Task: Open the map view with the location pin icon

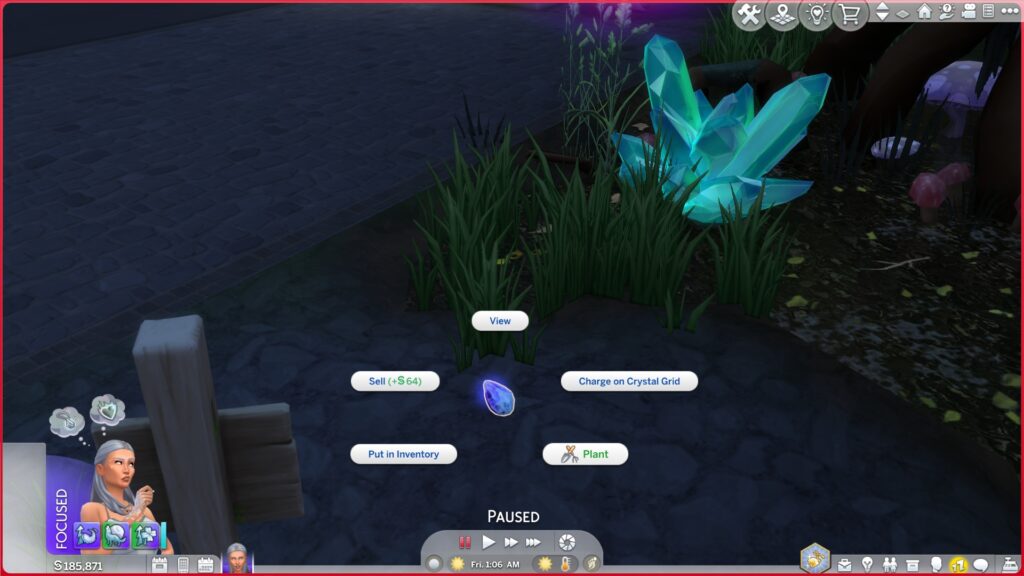Action: coord(782,14)
